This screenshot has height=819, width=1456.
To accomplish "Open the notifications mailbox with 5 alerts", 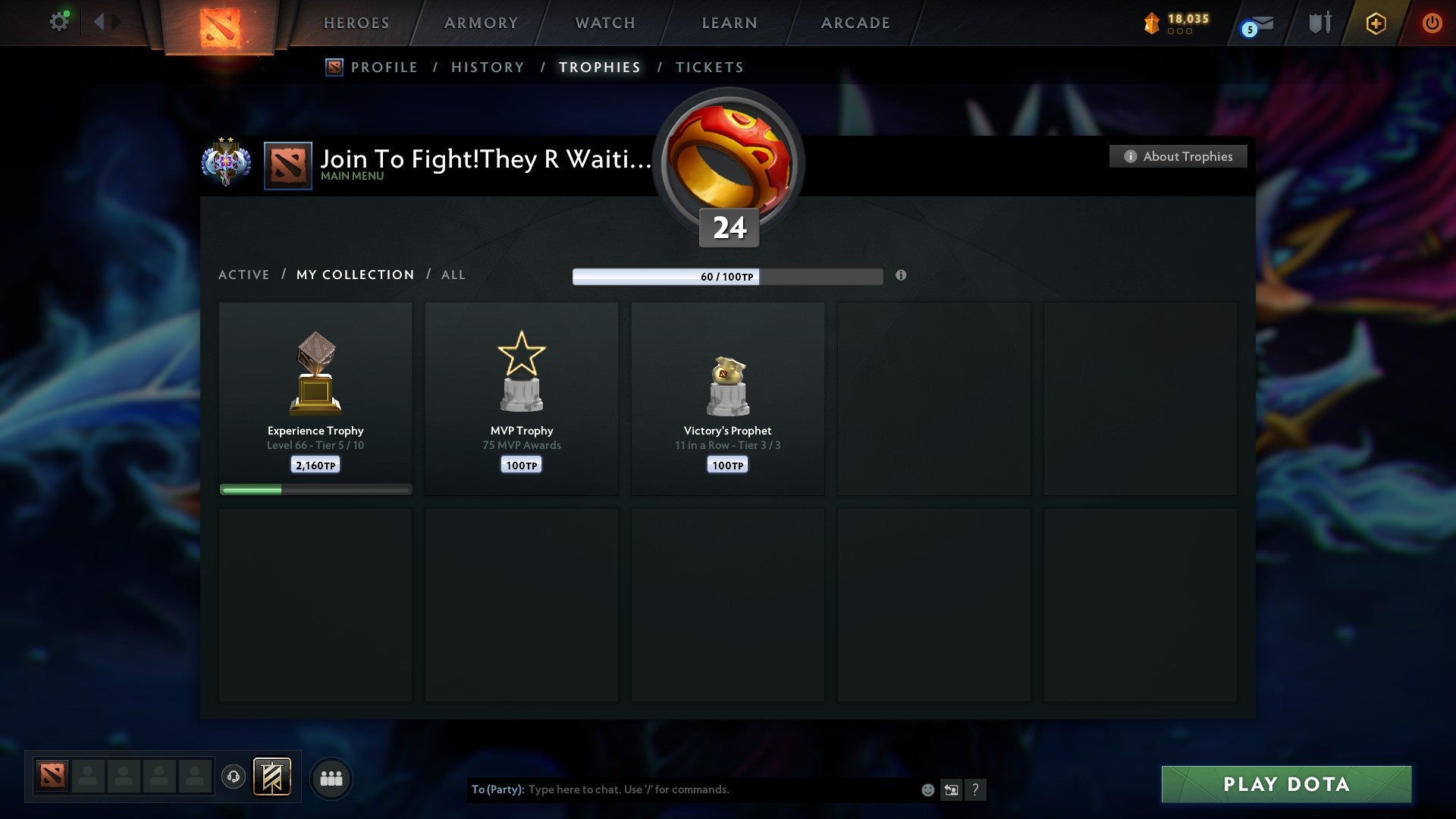I will point(1254,24).
